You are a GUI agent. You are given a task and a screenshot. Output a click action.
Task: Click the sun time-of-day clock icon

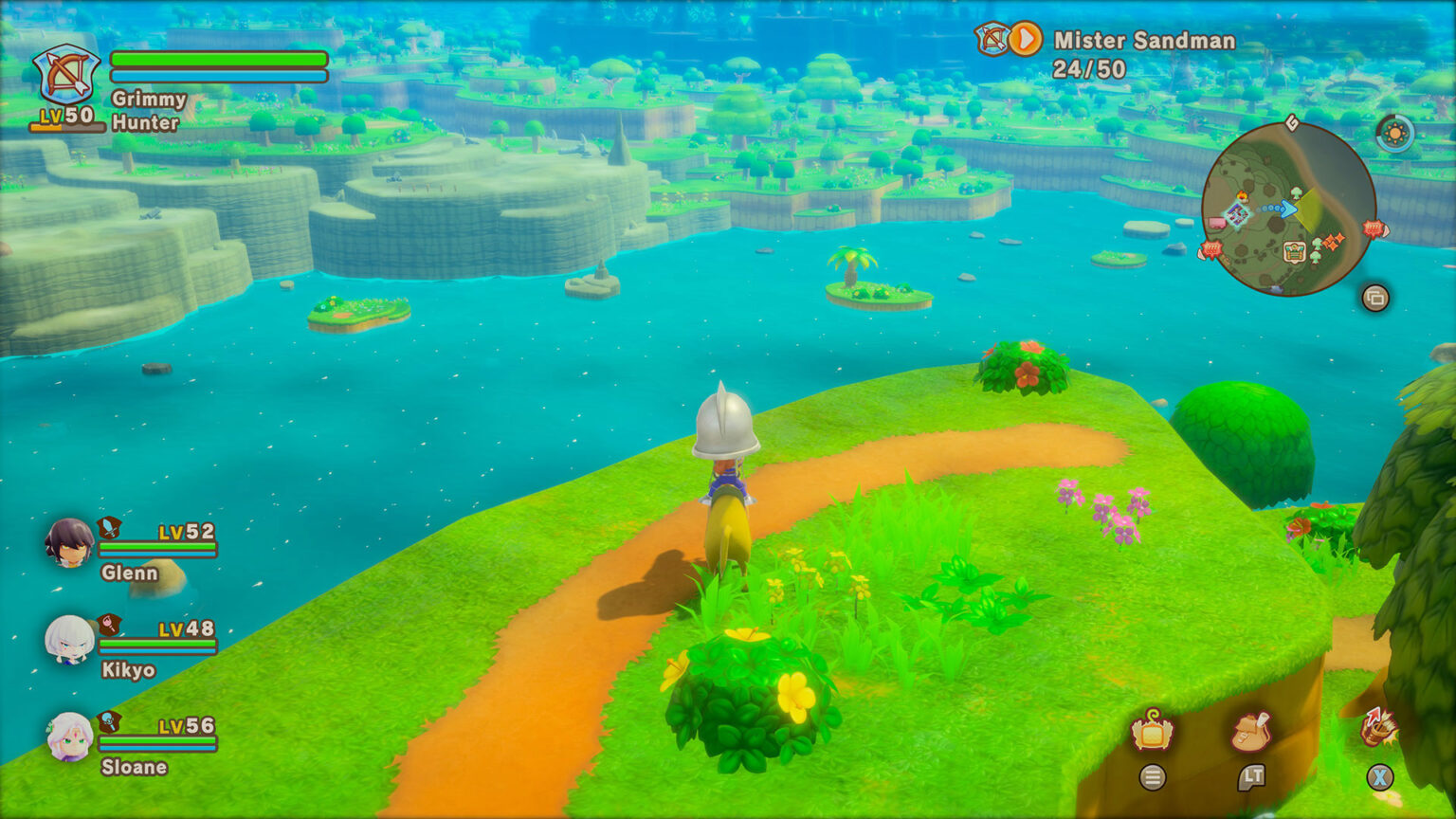(x=1394, y=134)
